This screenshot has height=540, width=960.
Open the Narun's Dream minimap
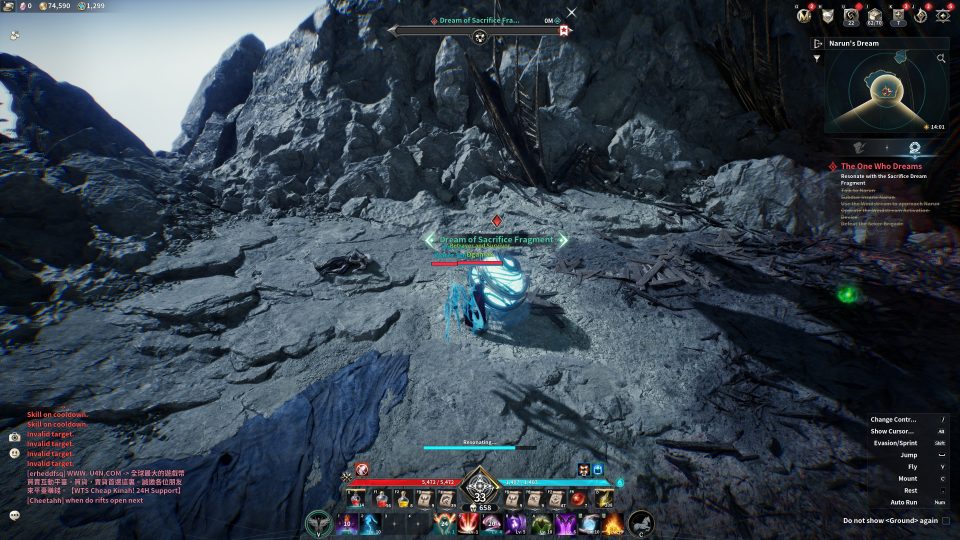pos(886,92)
